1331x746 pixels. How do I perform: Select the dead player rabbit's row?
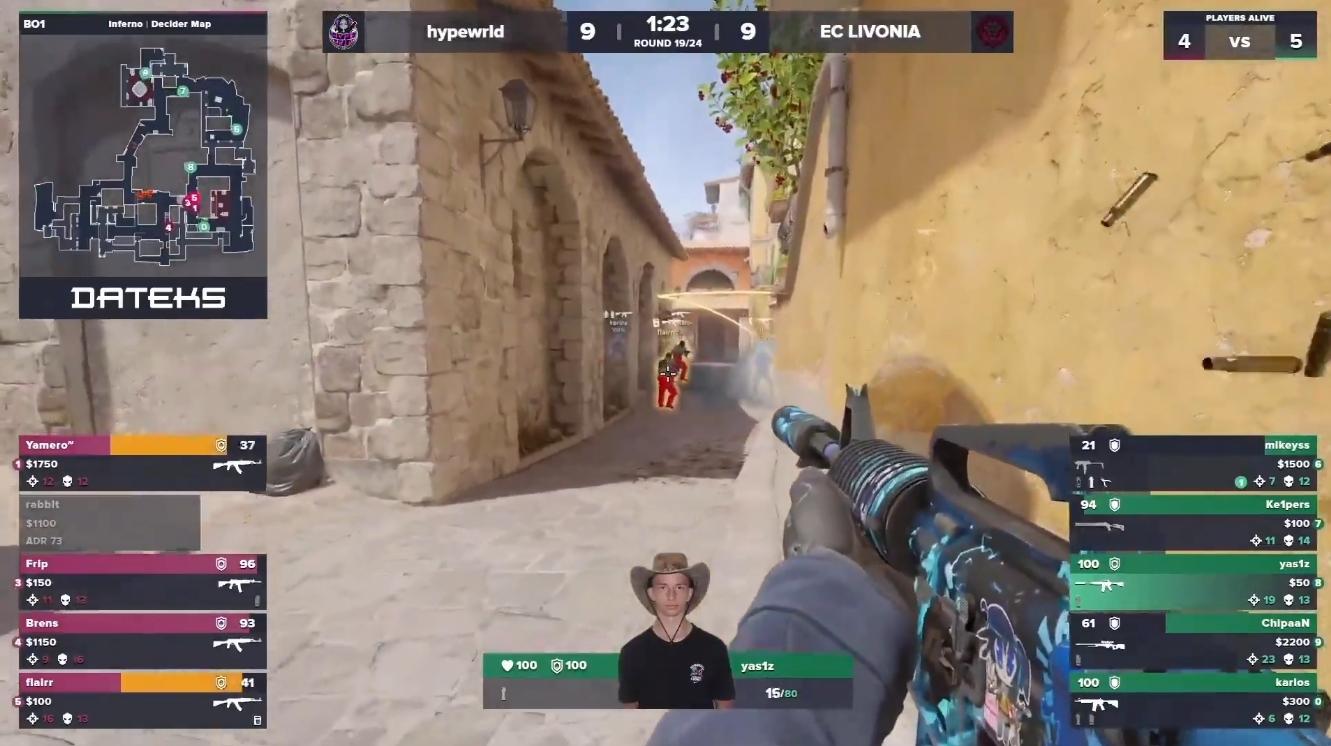(x=110, y=522)
